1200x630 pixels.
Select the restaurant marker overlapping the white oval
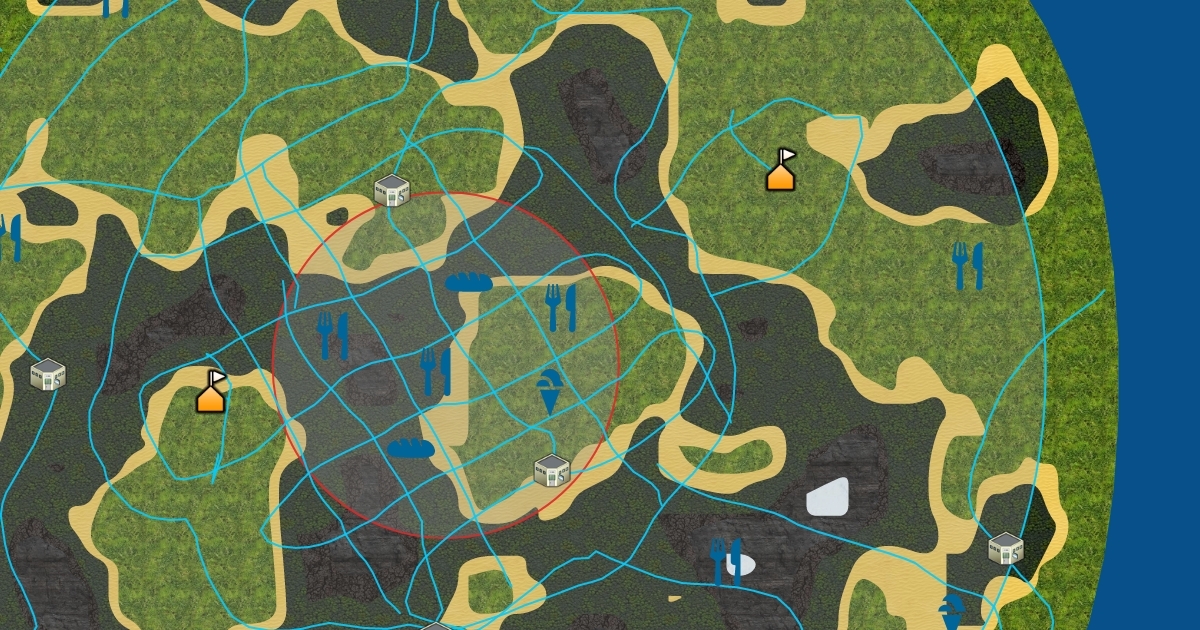coord(727,562)
